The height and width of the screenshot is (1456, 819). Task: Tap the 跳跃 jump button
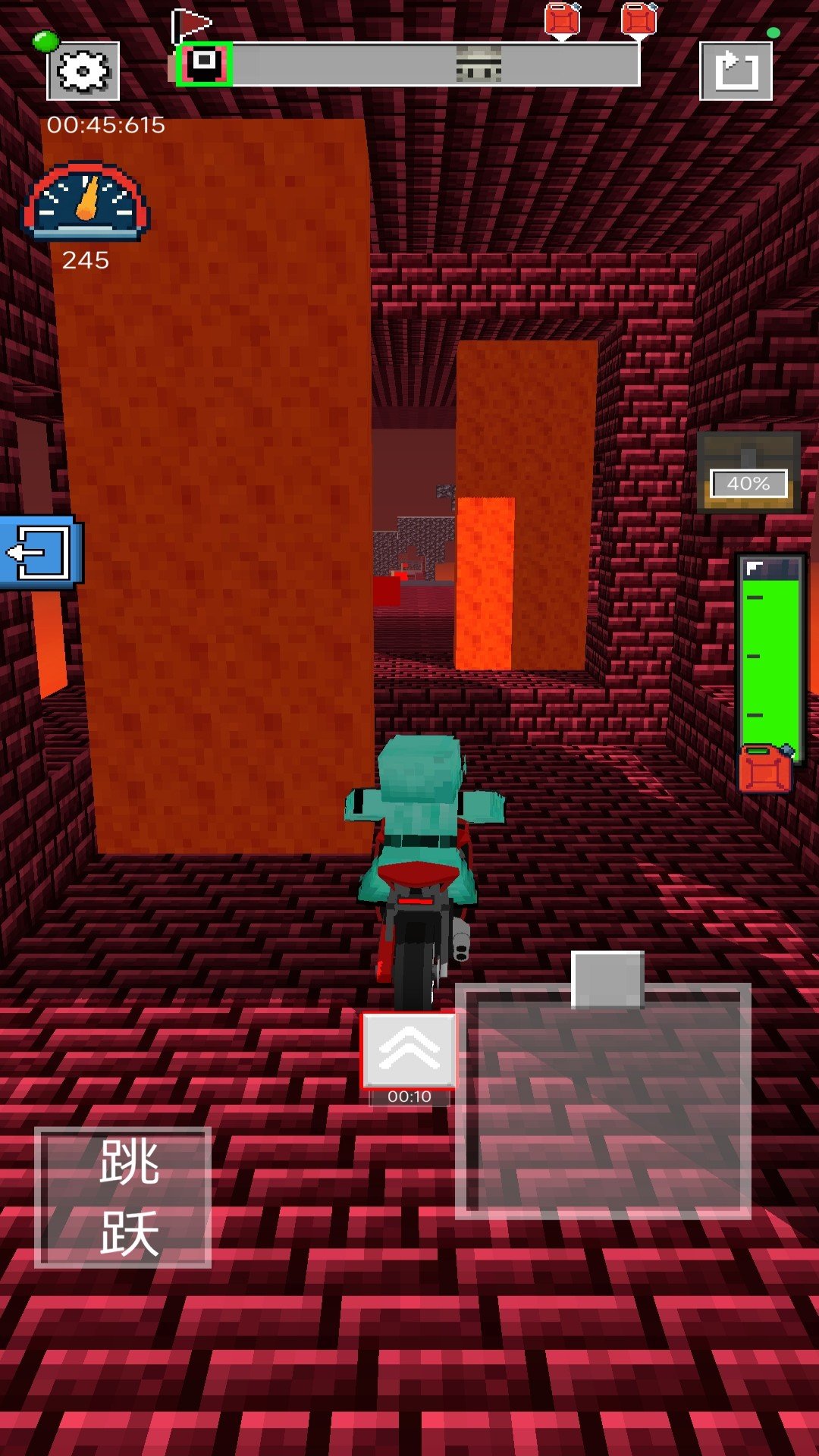tap(123, 1197)
